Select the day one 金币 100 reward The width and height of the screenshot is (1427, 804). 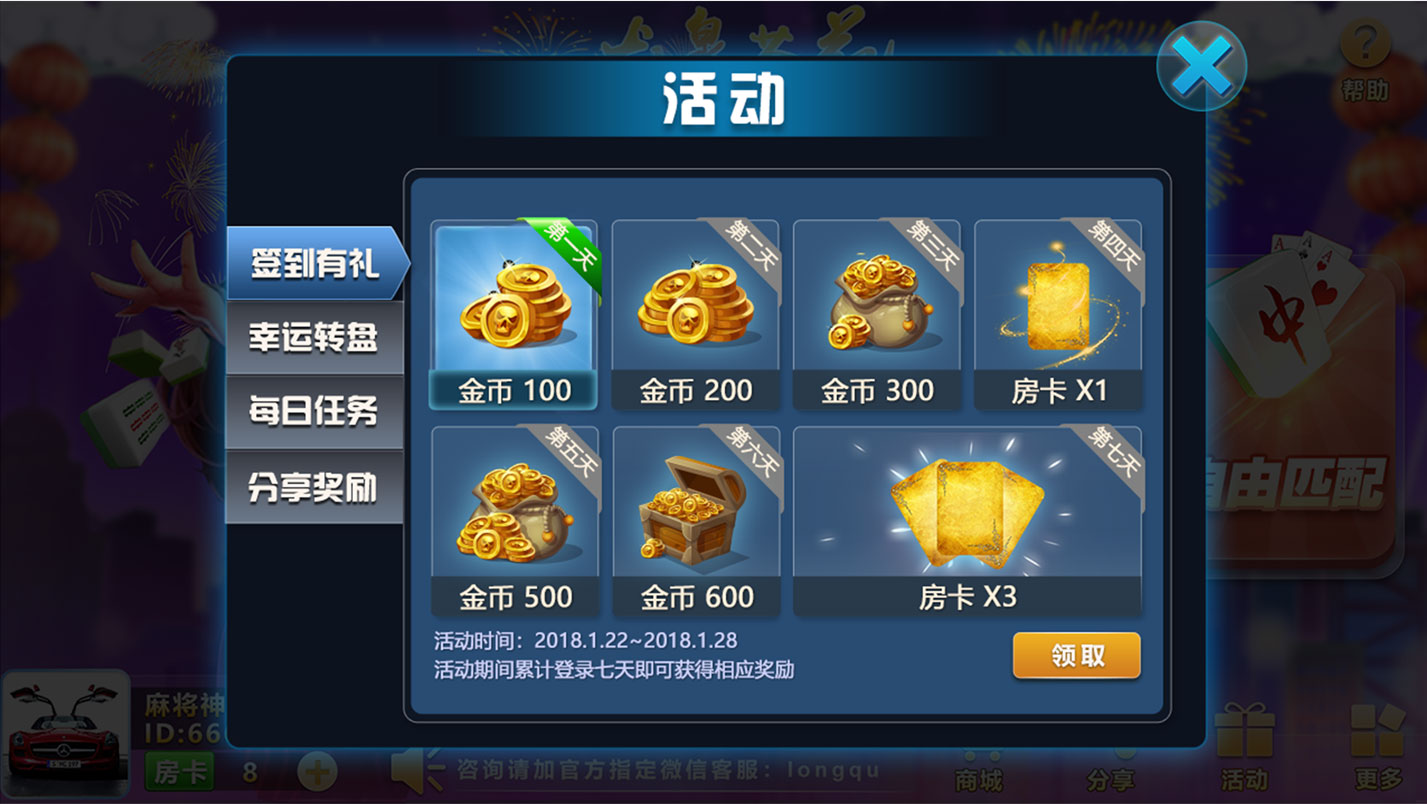click(513, 310)
